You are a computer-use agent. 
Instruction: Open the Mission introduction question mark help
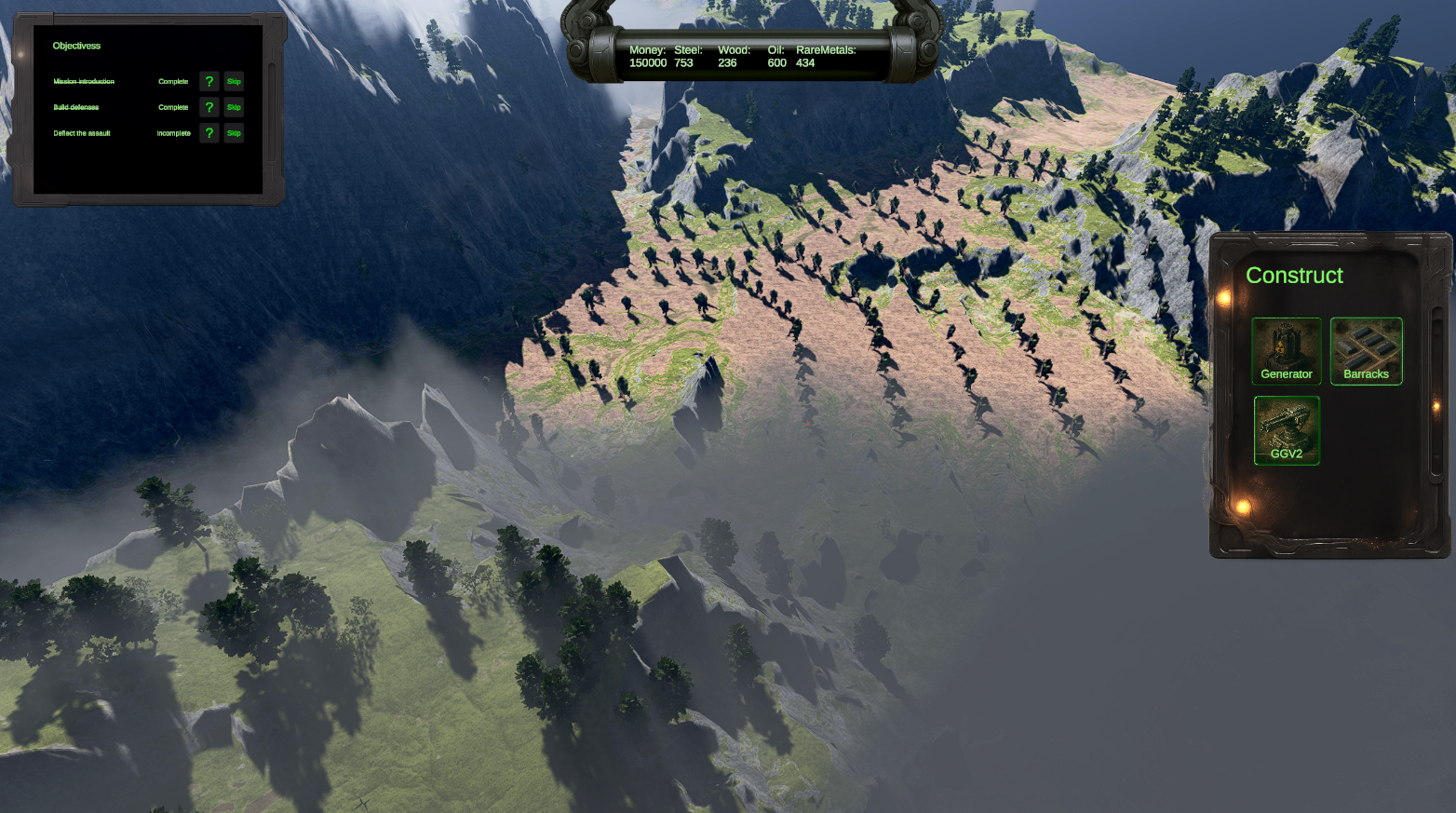(209, 81)
